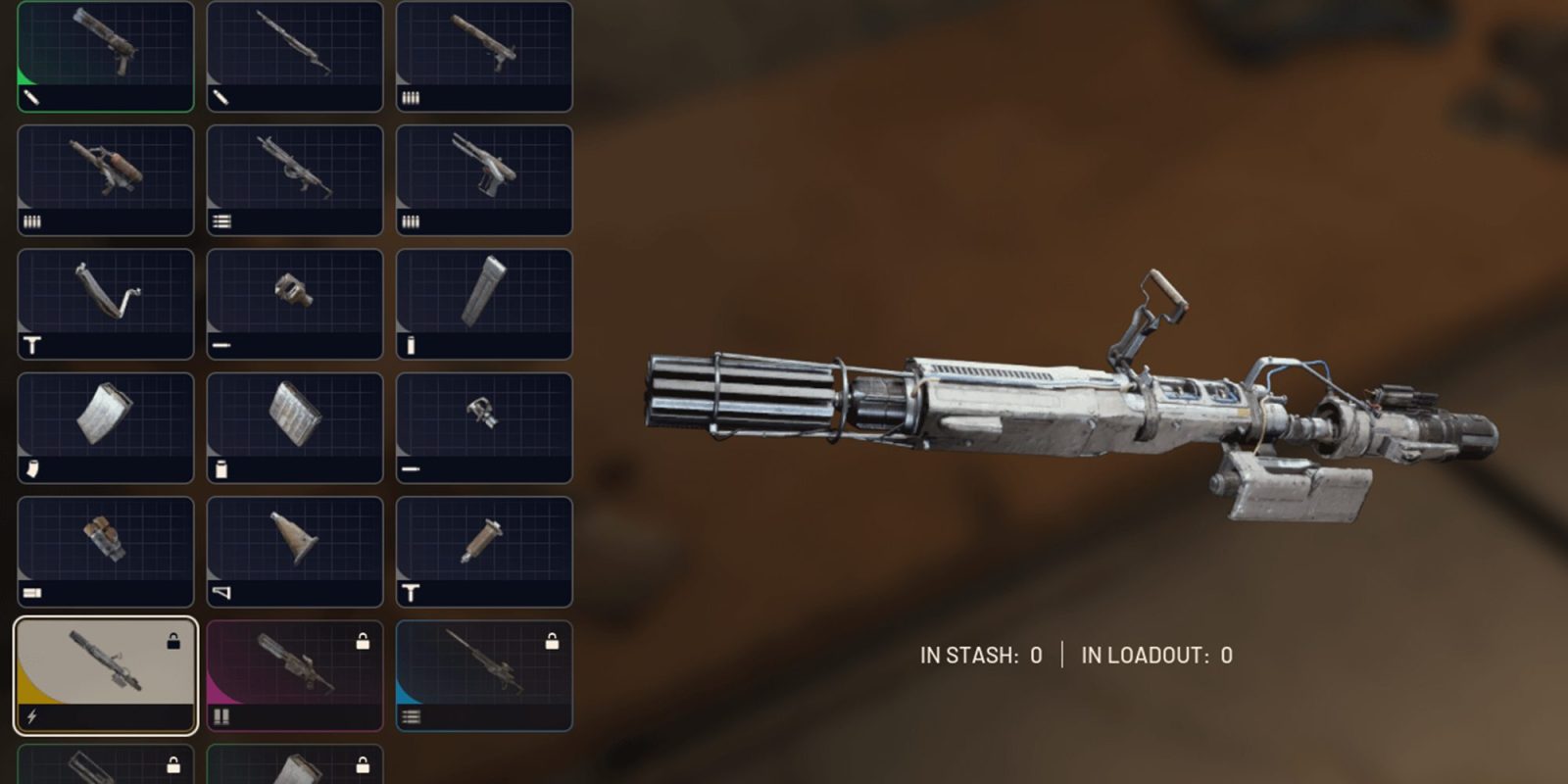Choose the long straight gray magazine

[x=484, y=304]
